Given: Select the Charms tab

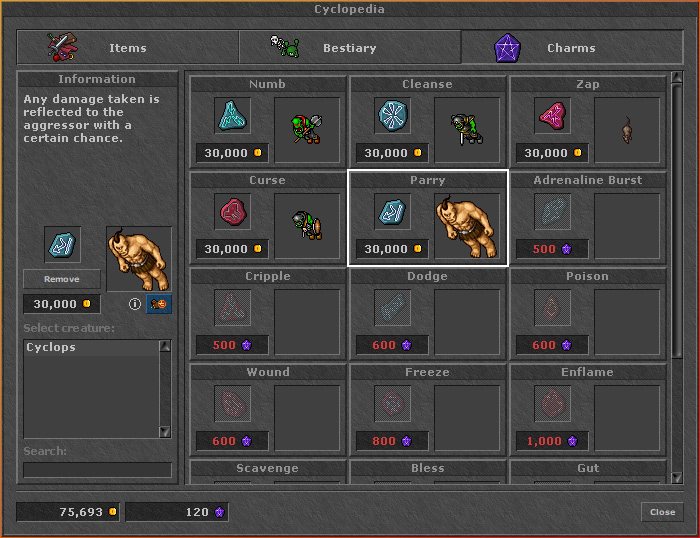Looking at the screenshot, I should [x=571, y=48].
